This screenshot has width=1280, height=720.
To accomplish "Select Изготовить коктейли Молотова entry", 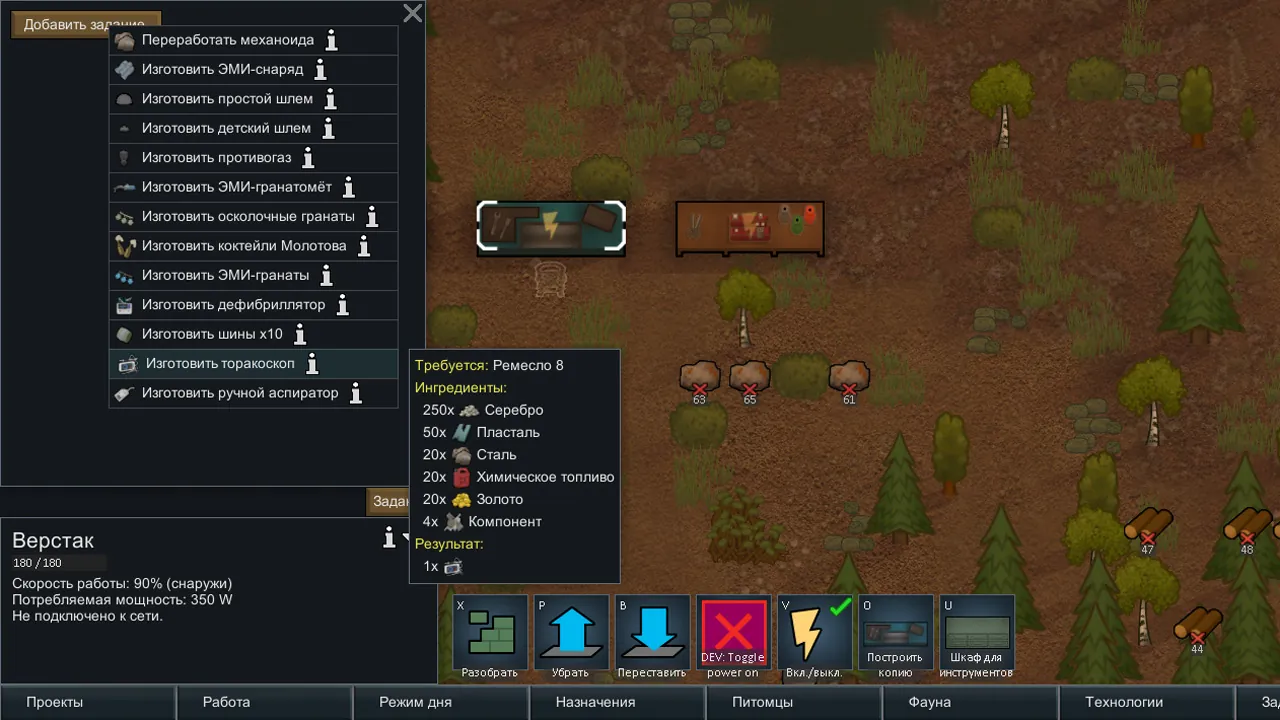I will point(243,246).
